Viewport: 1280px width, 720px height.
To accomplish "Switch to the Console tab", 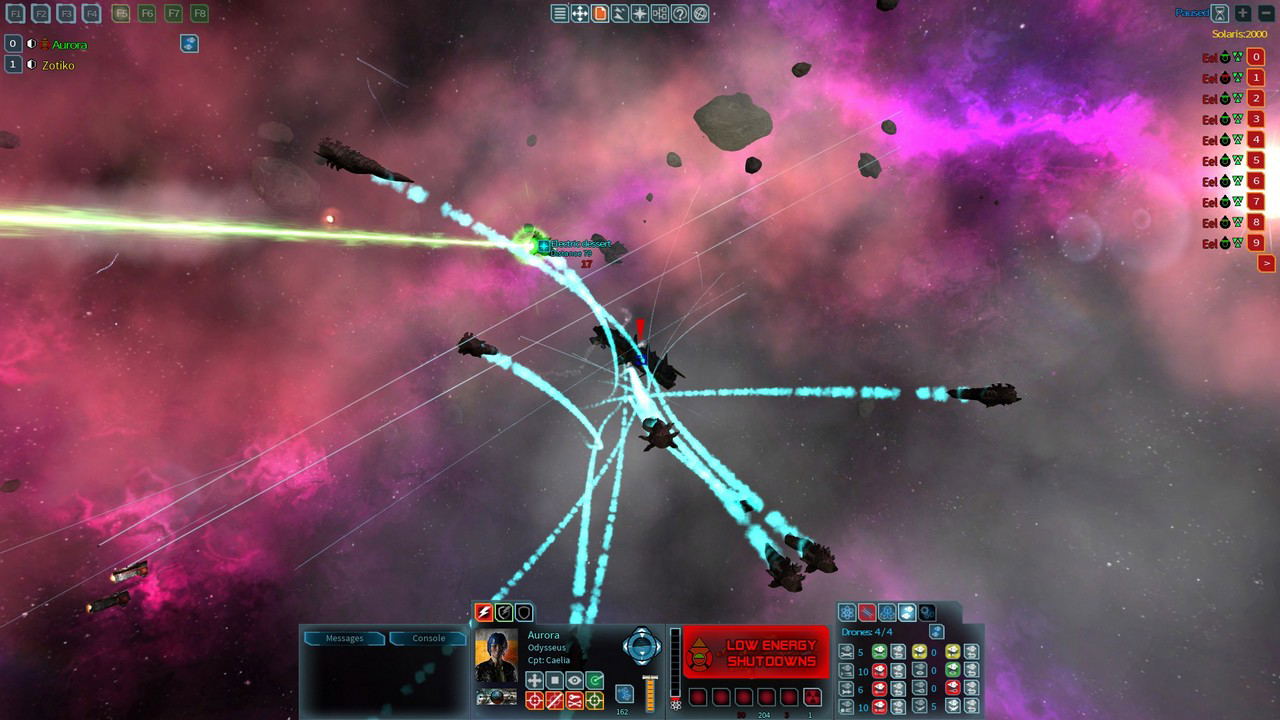I will tap(429, 638).
